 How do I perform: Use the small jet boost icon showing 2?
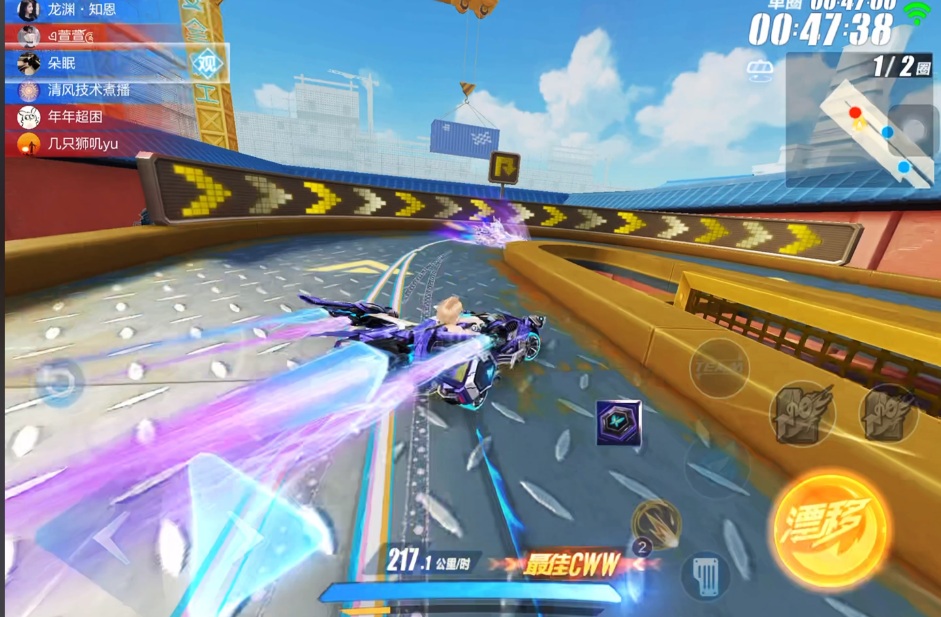click(x=655, y=524)
